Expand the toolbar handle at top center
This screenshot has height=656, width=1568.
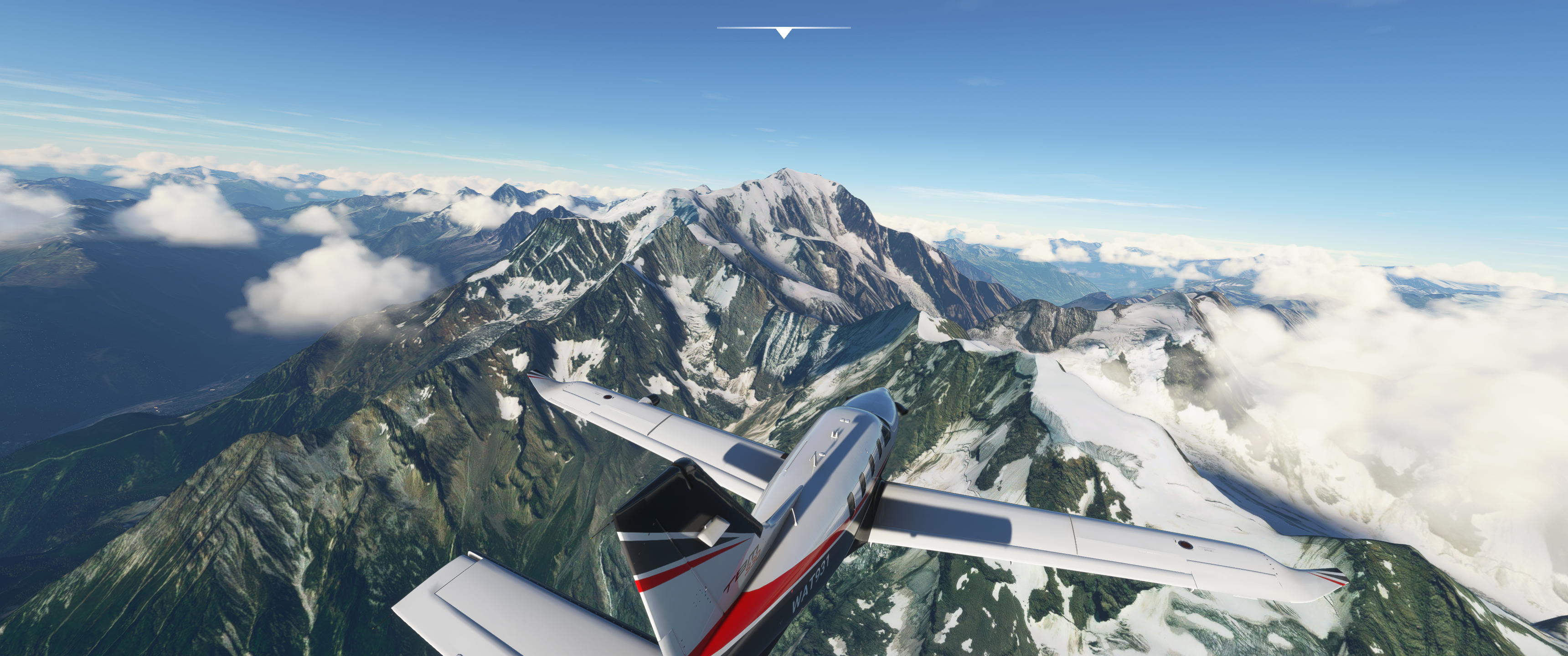tap(784, 32)
